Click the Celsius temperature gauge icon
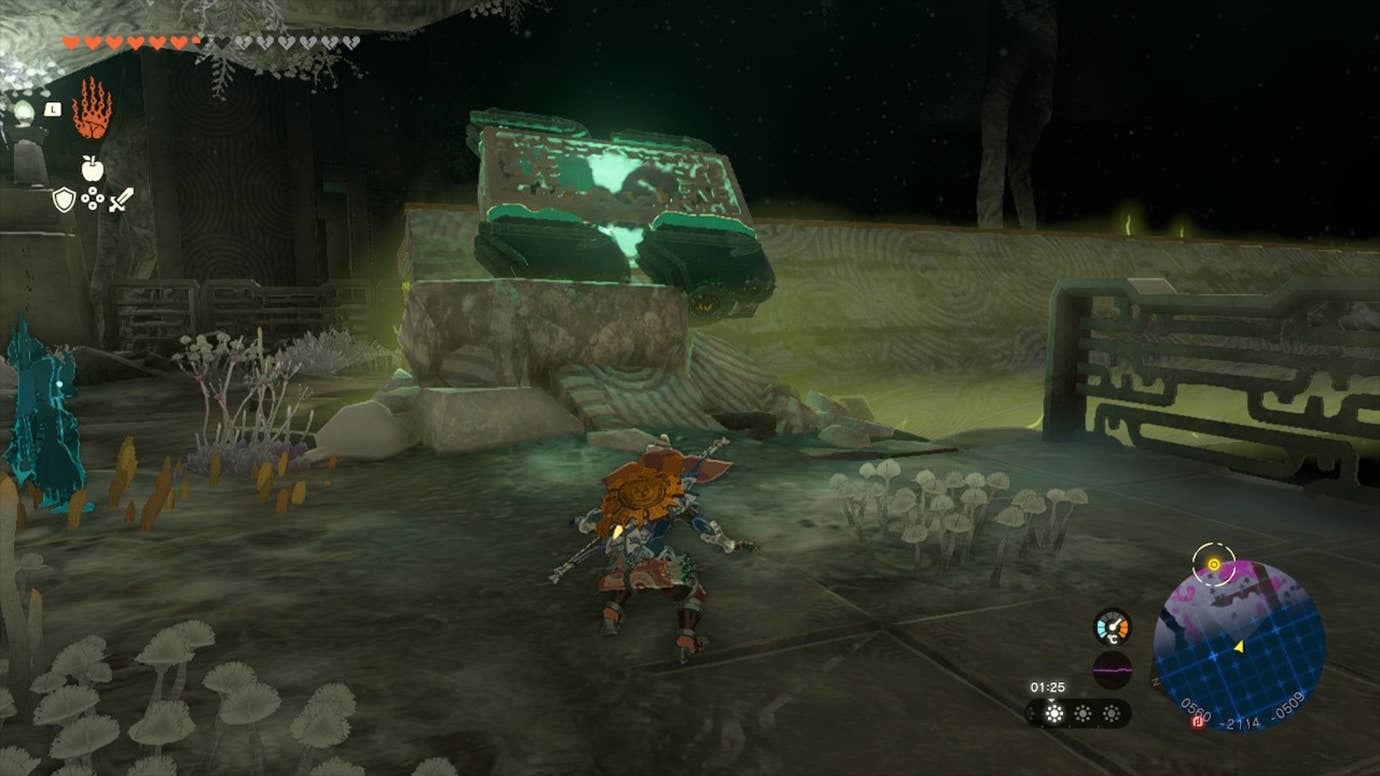1380x776 pixels. pyautogui.click(x=1112, y=625)
